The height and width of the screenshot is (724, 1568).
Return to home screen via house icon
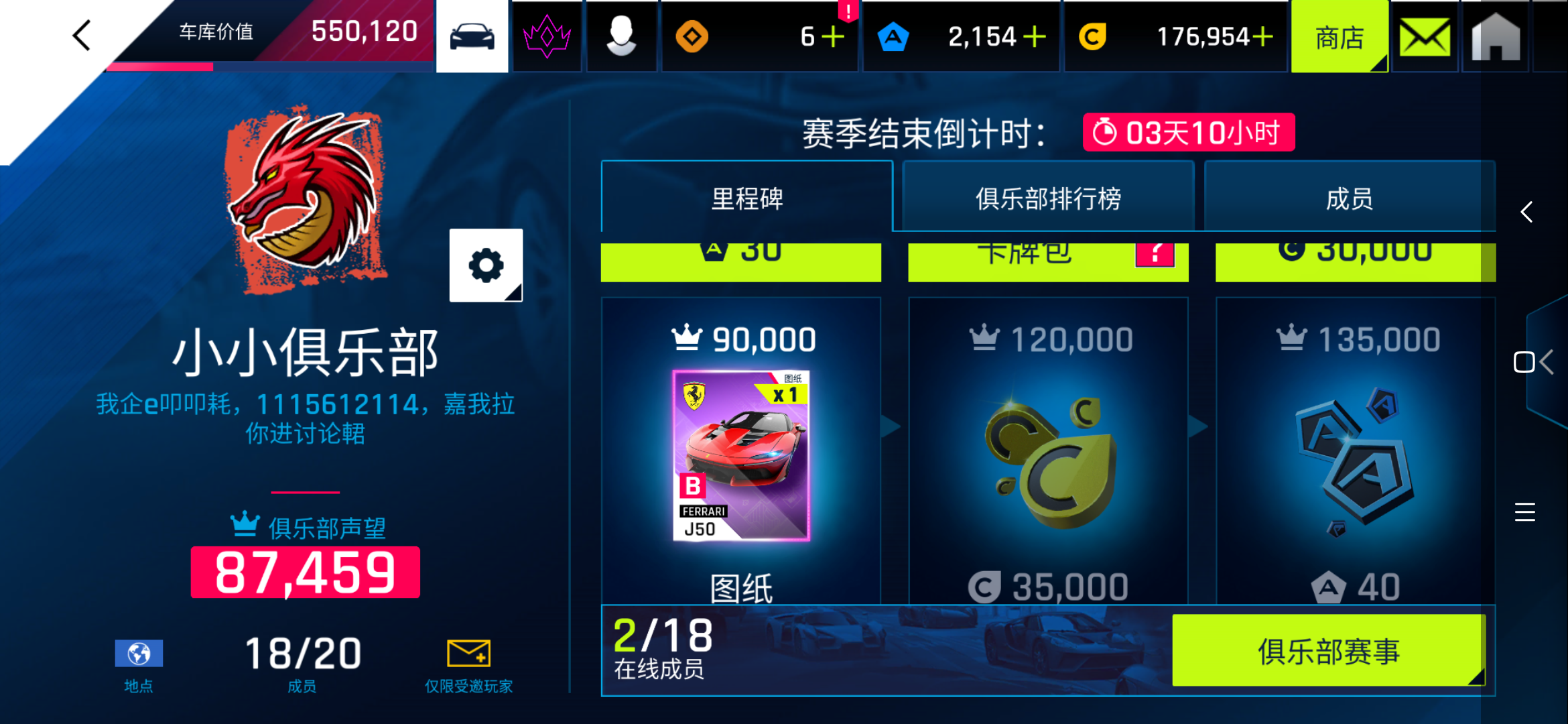pyautogui.click(x=1494, y=36)
